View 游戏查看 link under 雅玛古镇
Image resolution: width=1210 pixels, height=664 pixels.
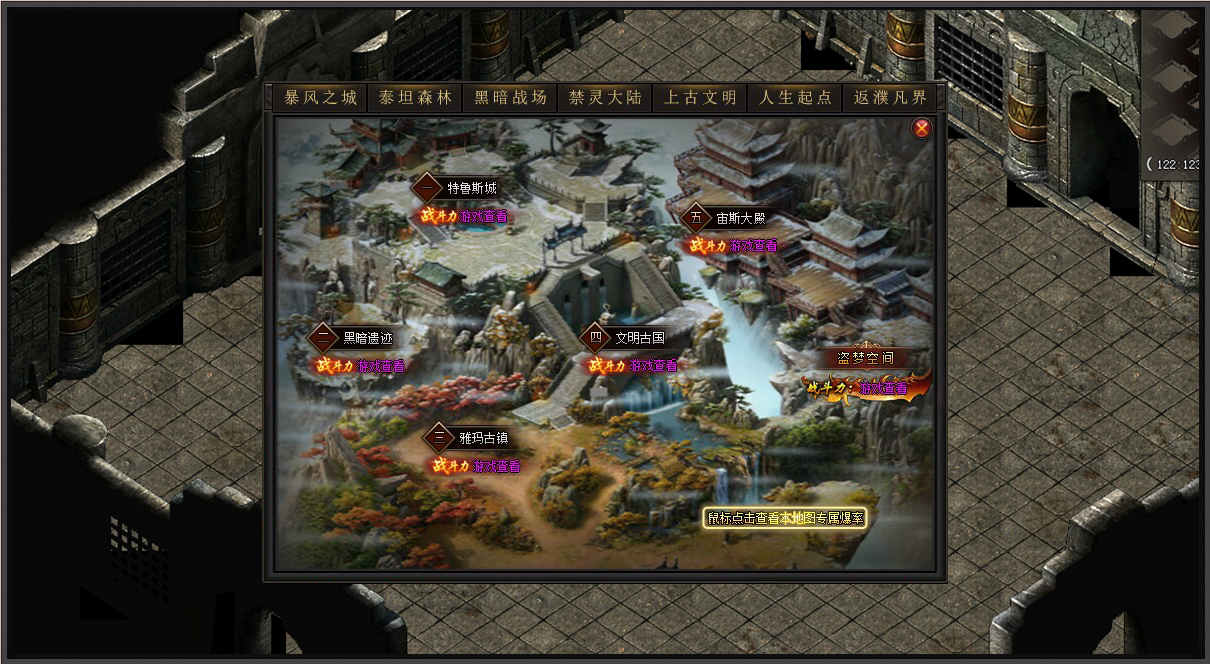496,466
